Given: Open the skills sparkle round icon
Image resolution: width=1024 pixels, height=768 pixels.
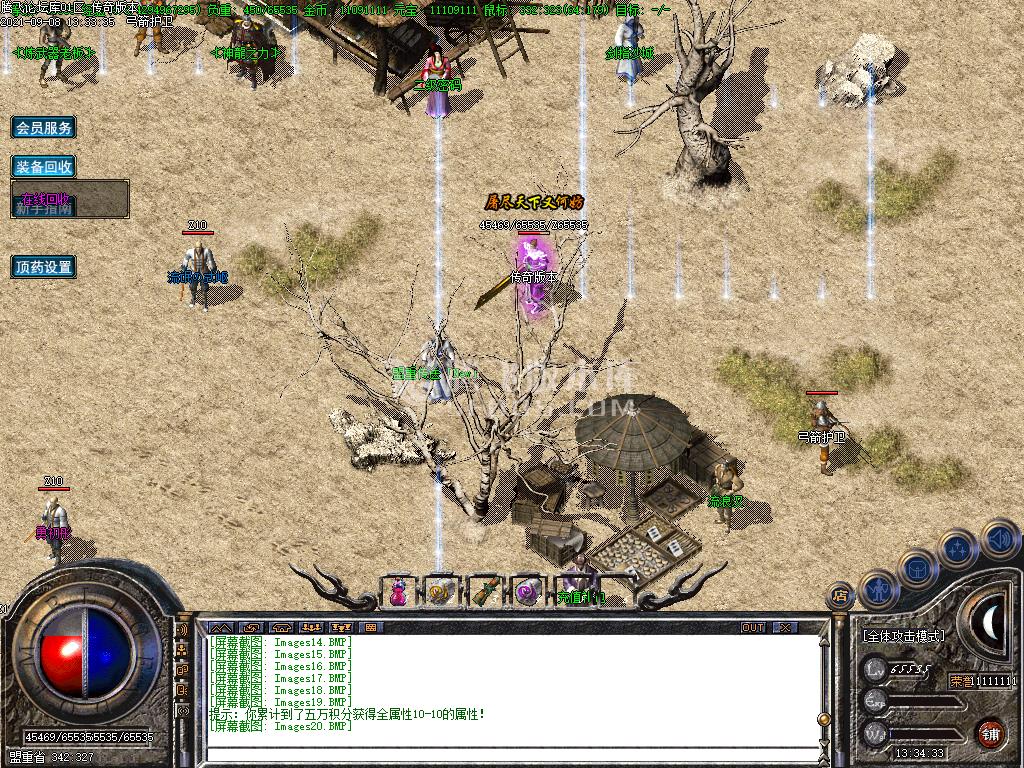Looking at the screenshot, I should [957, 547].
